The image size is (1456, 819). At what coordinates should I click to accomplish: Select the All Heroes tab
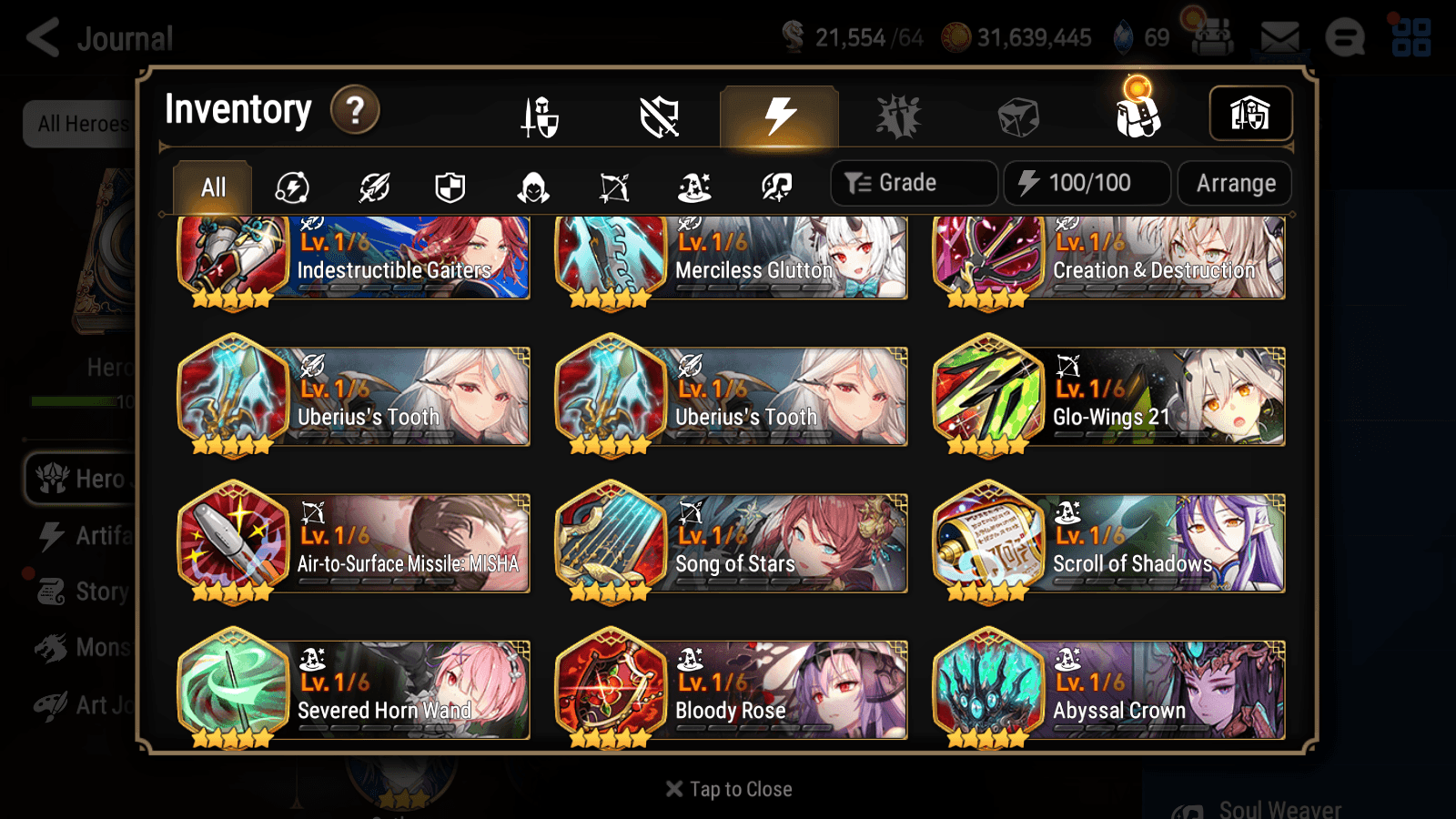click(x=84, y=125)
